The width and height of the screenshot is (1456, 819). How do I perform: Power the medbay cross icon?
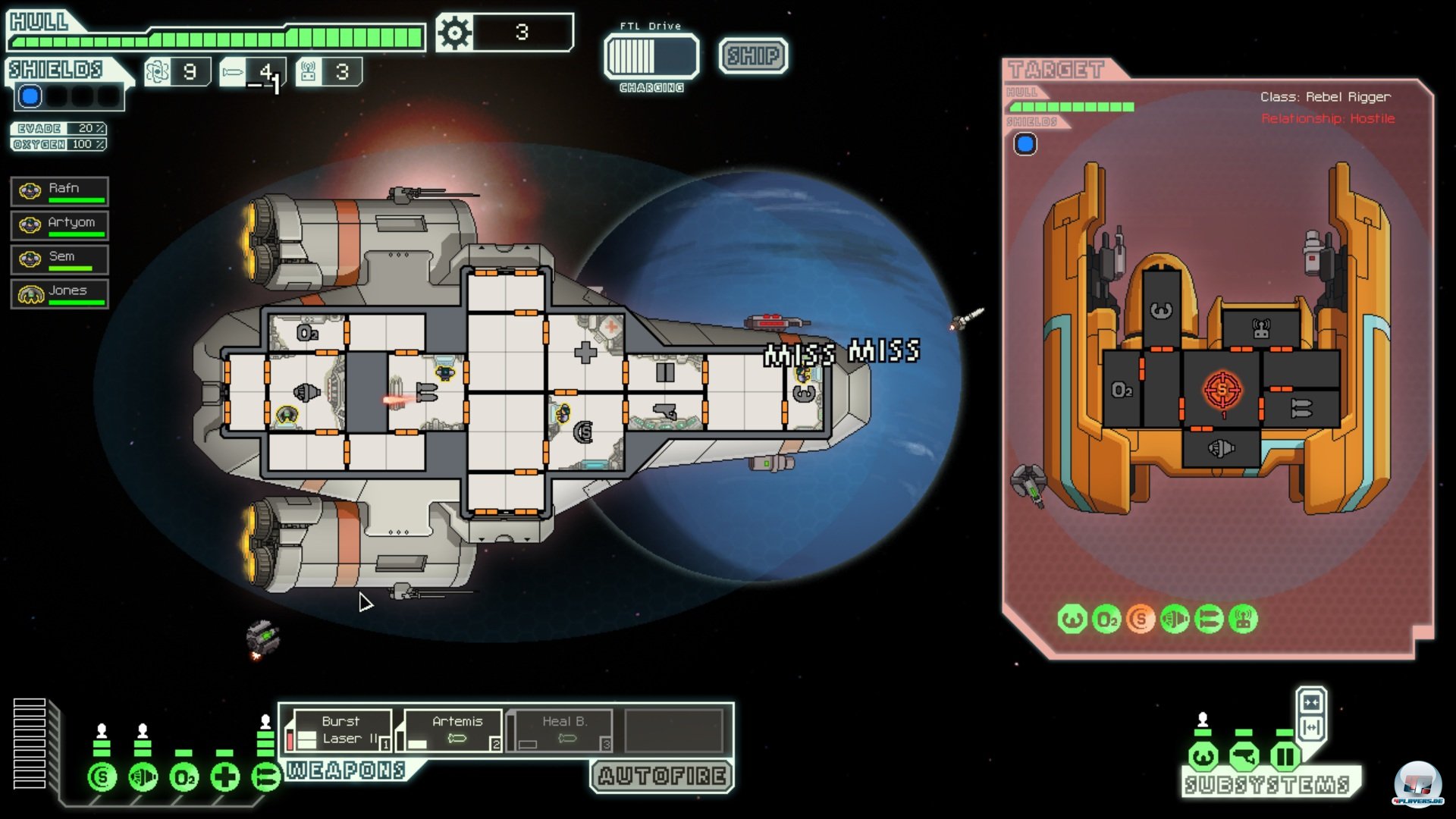click(225, 777)
